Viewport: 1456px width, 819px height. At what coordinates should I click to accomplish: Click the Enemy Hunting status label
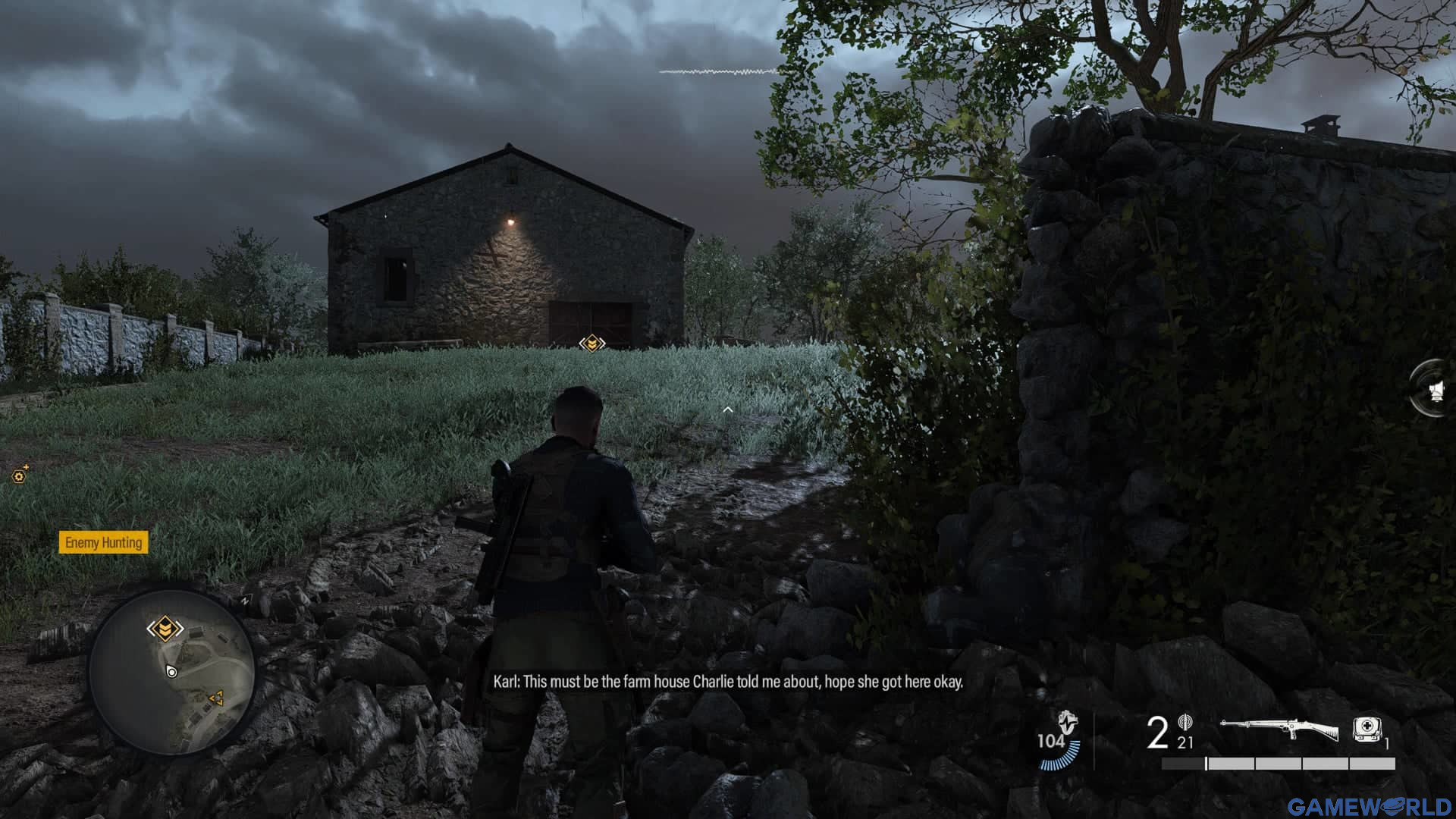tap(103, 542)
